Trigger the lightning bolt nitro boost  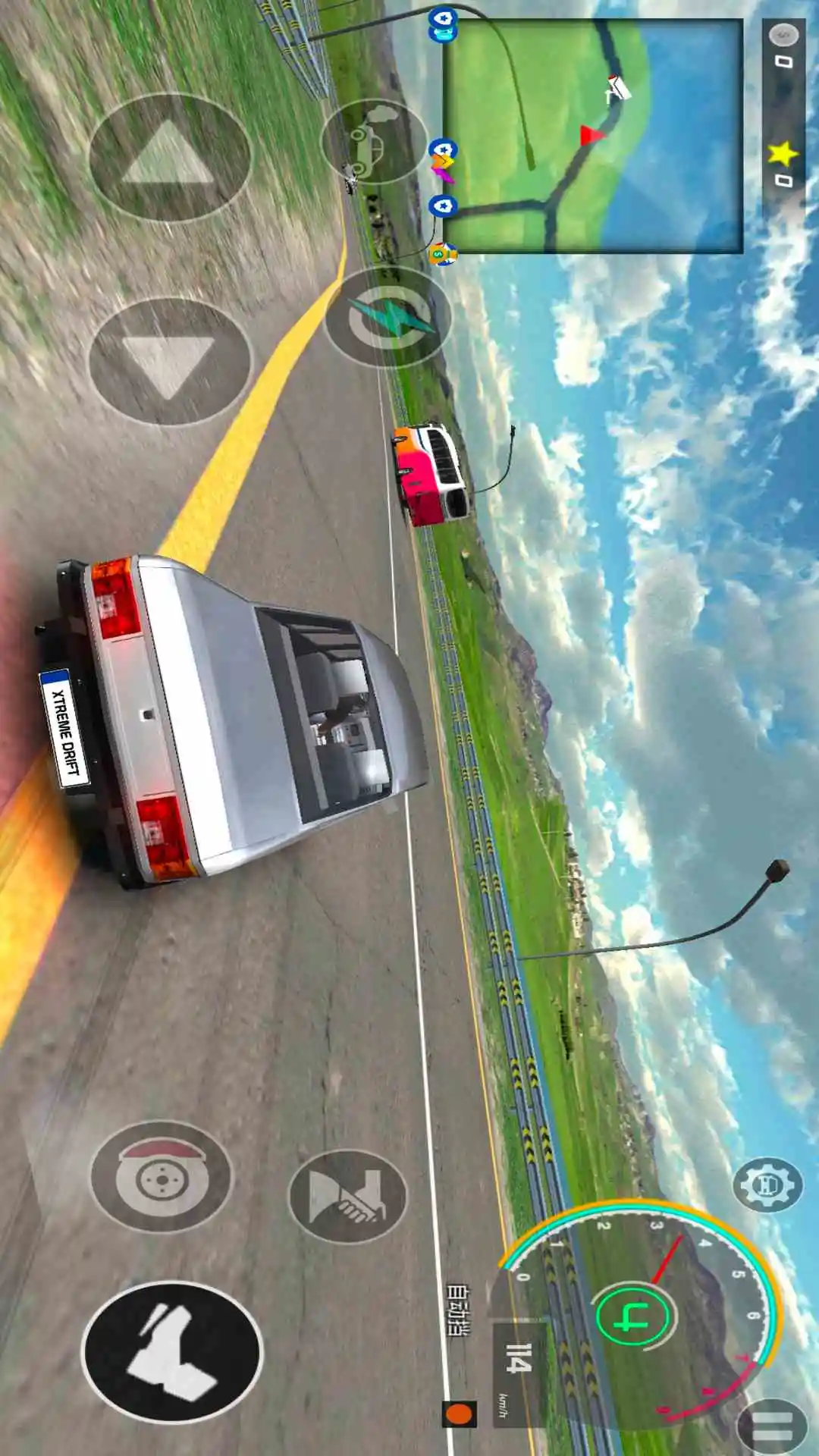coord(388,317)
